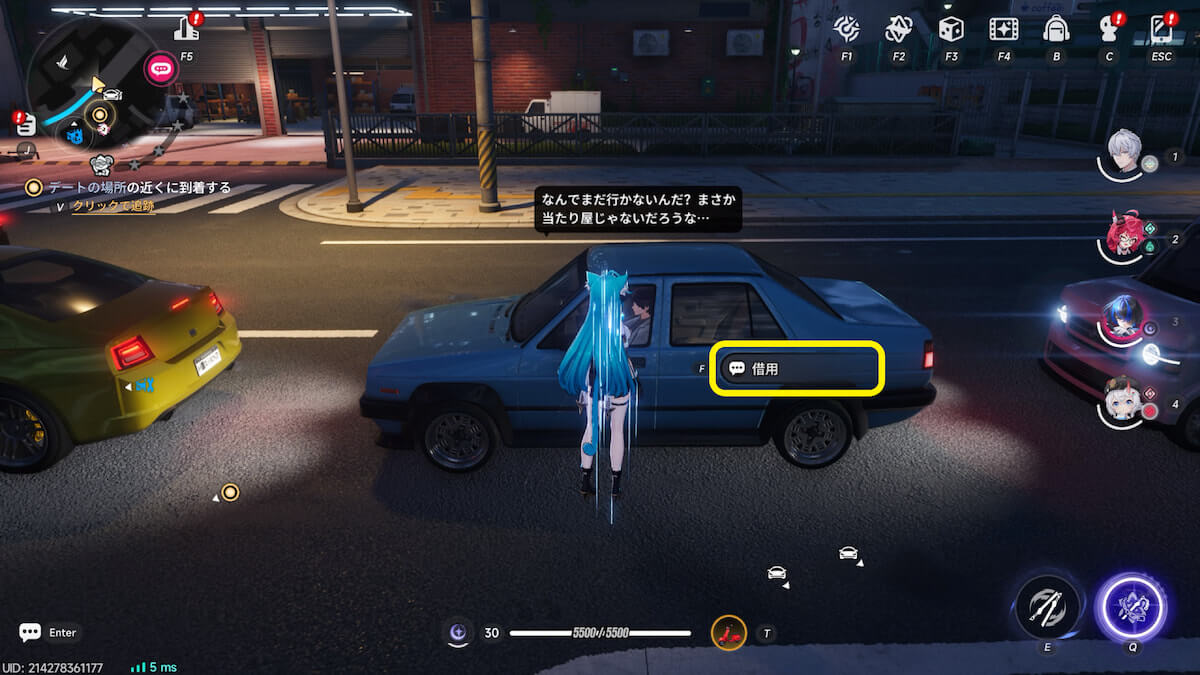Viewport: 1200px width, 675px height.
Task: Open the compass icon menu
Action: click(846, 30)
